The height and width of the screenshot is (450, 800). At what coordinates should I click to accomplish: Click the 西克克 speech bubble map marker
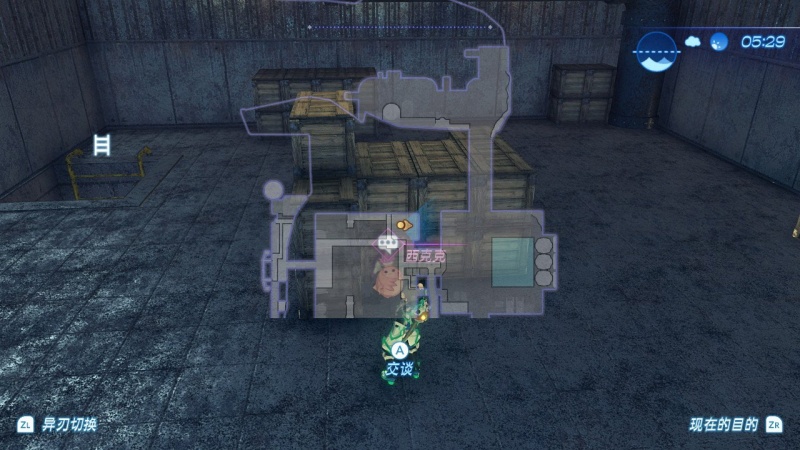[386, 242]
